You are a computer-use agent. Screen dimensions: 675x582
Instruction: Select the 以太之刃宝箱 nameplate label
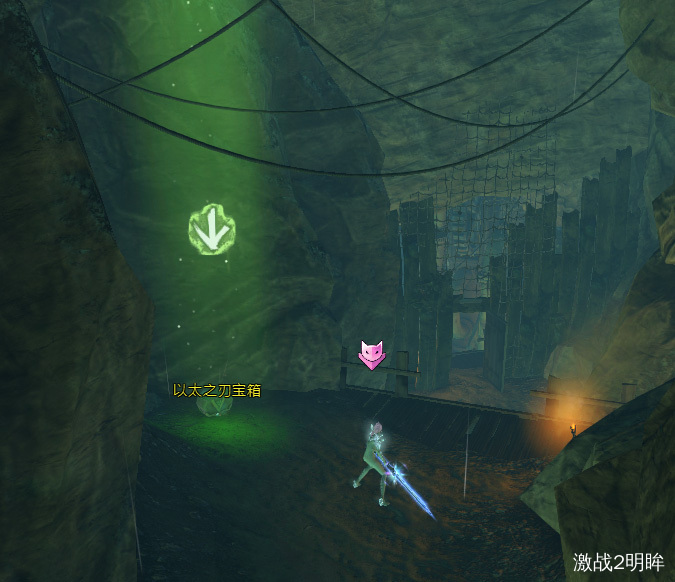[217, 390]
